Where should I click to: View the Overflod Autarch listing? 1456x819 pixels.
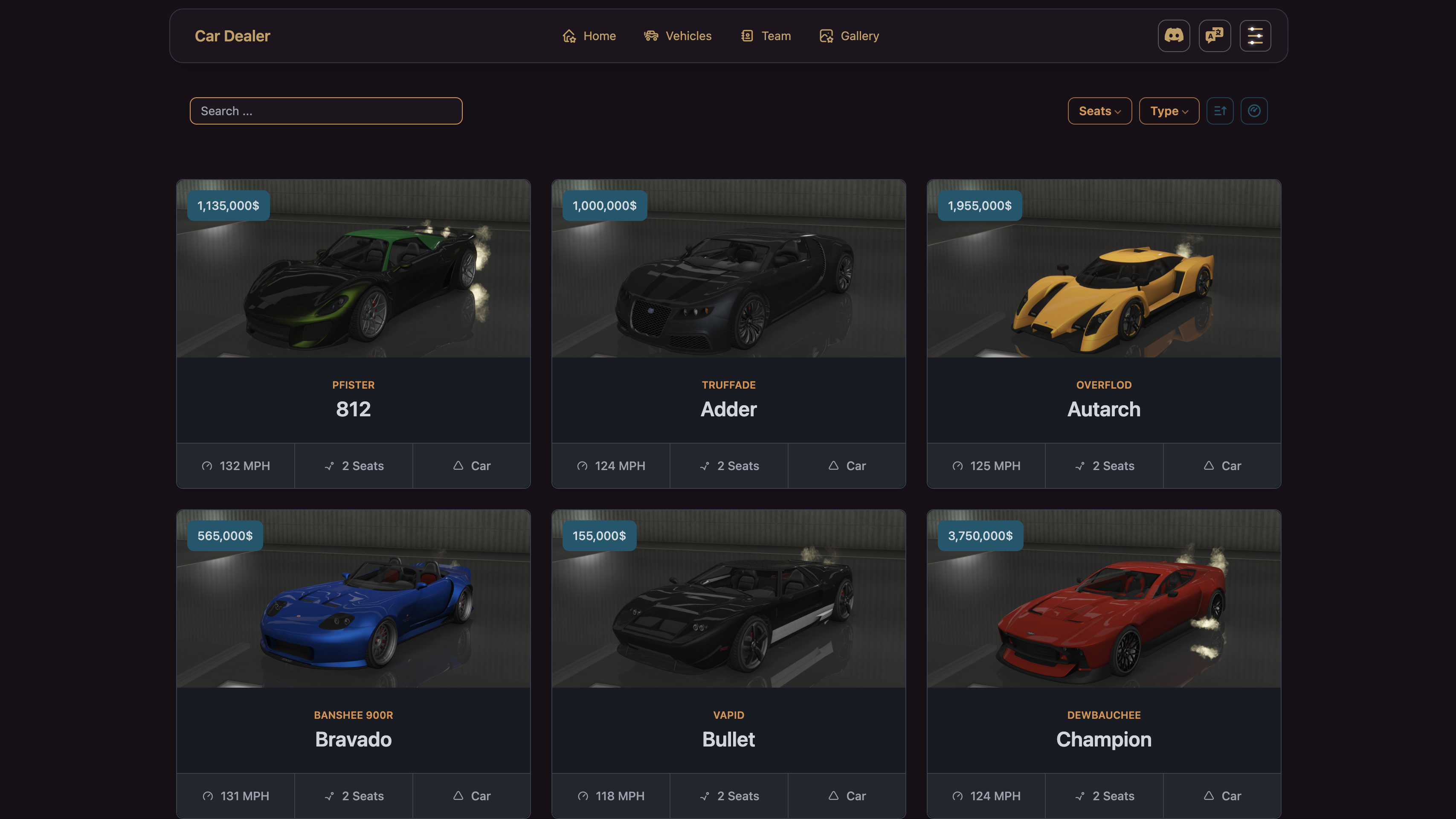(1103, 334)
